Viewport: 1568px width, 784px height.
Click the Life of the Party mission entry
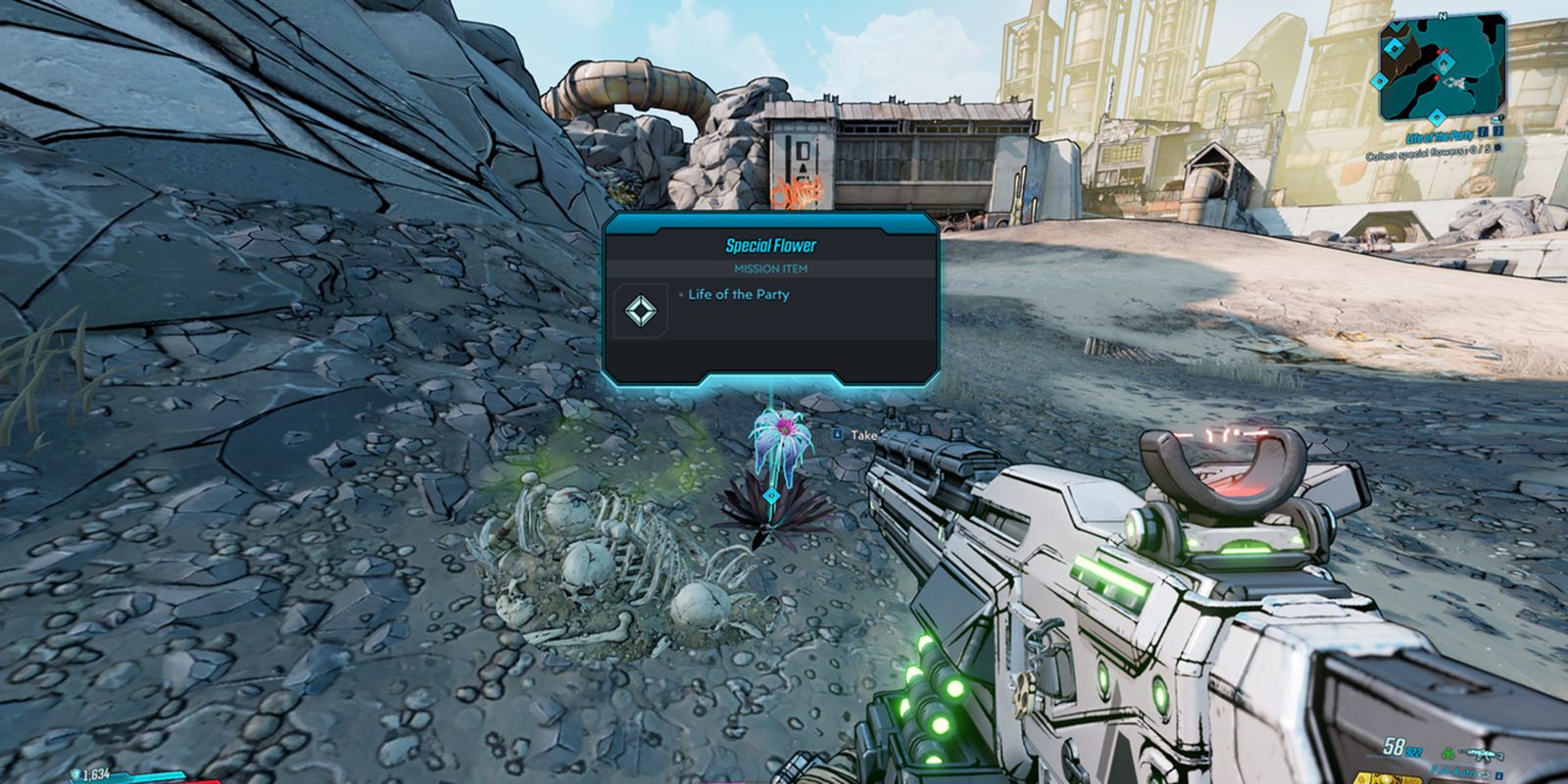739,295
